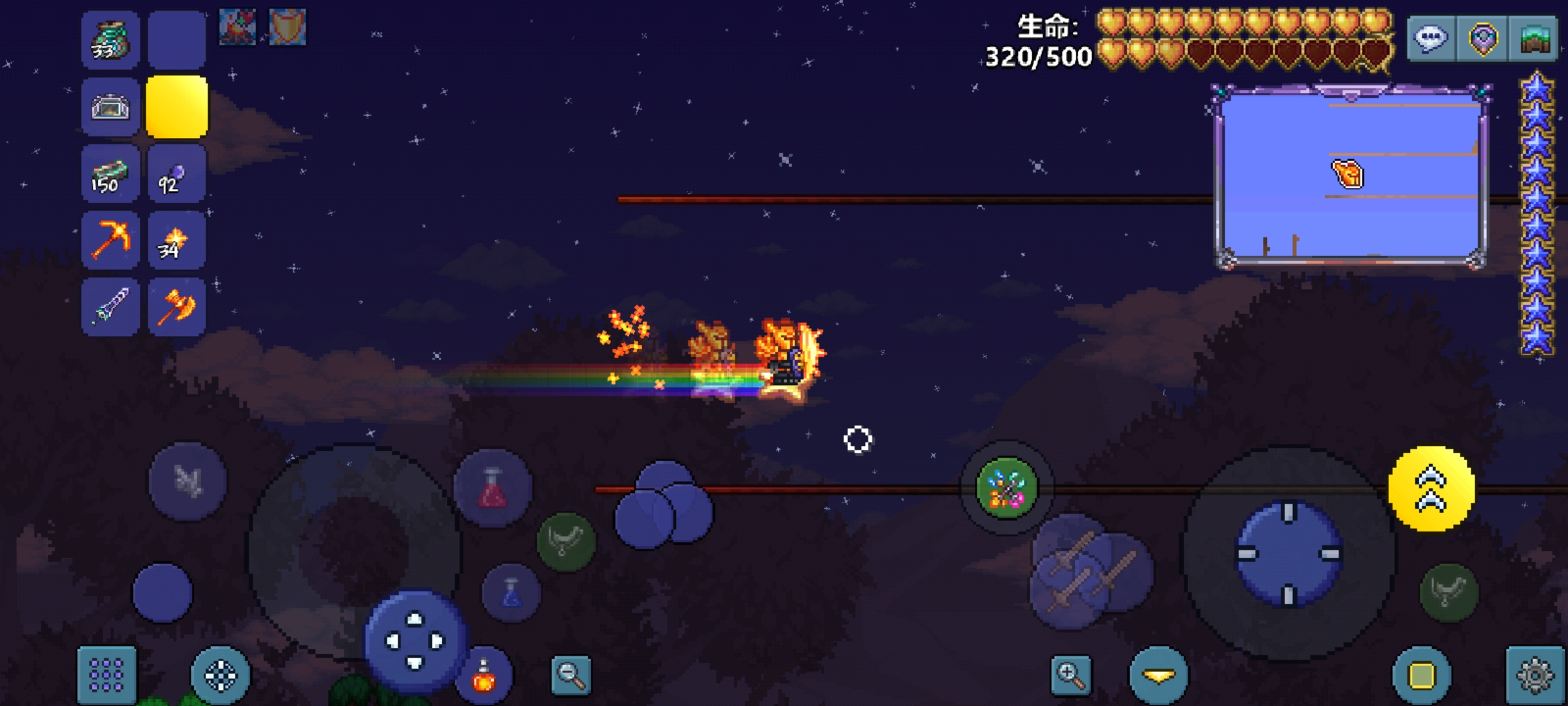Viewport: 1568px width, 706px height.
Task: Open the settings gear
Action: [x=1534, y=675]
